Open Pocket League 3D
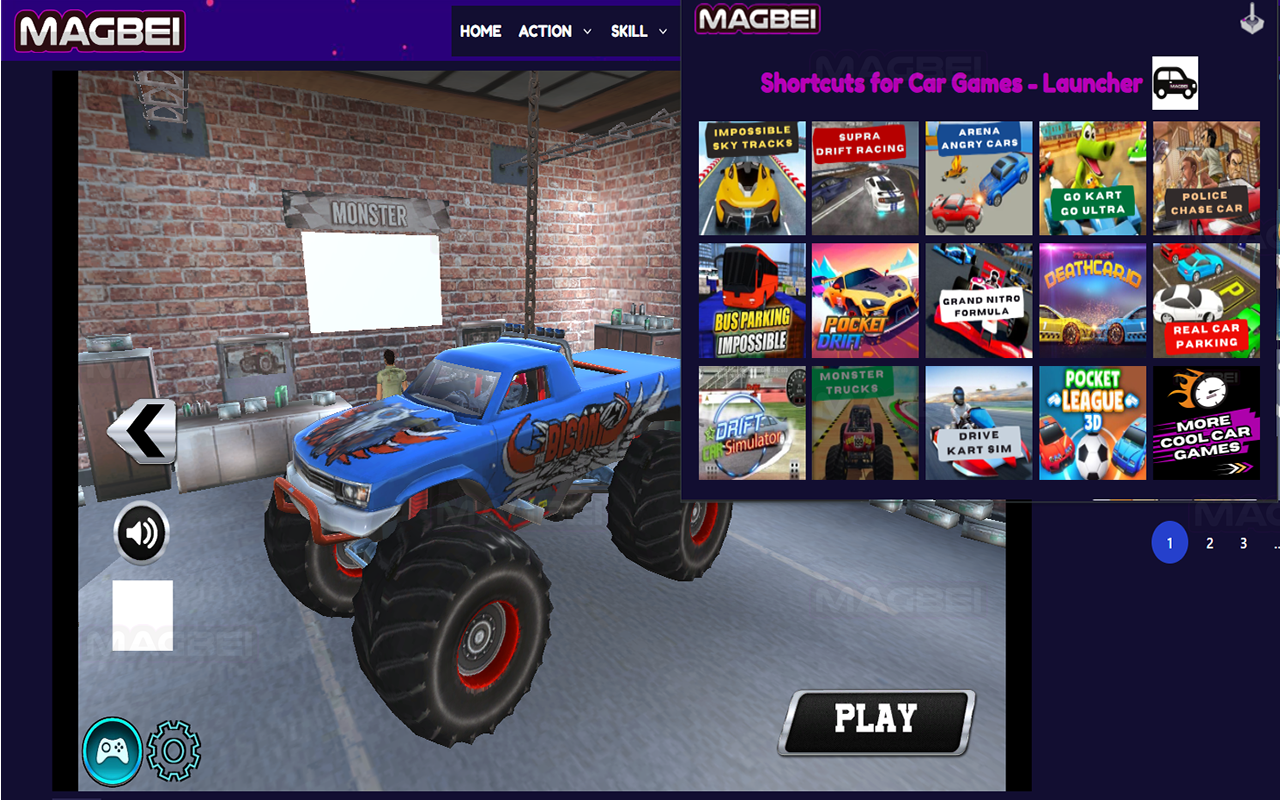Viewport: 1280px width, 800px height. (1092, 421)
